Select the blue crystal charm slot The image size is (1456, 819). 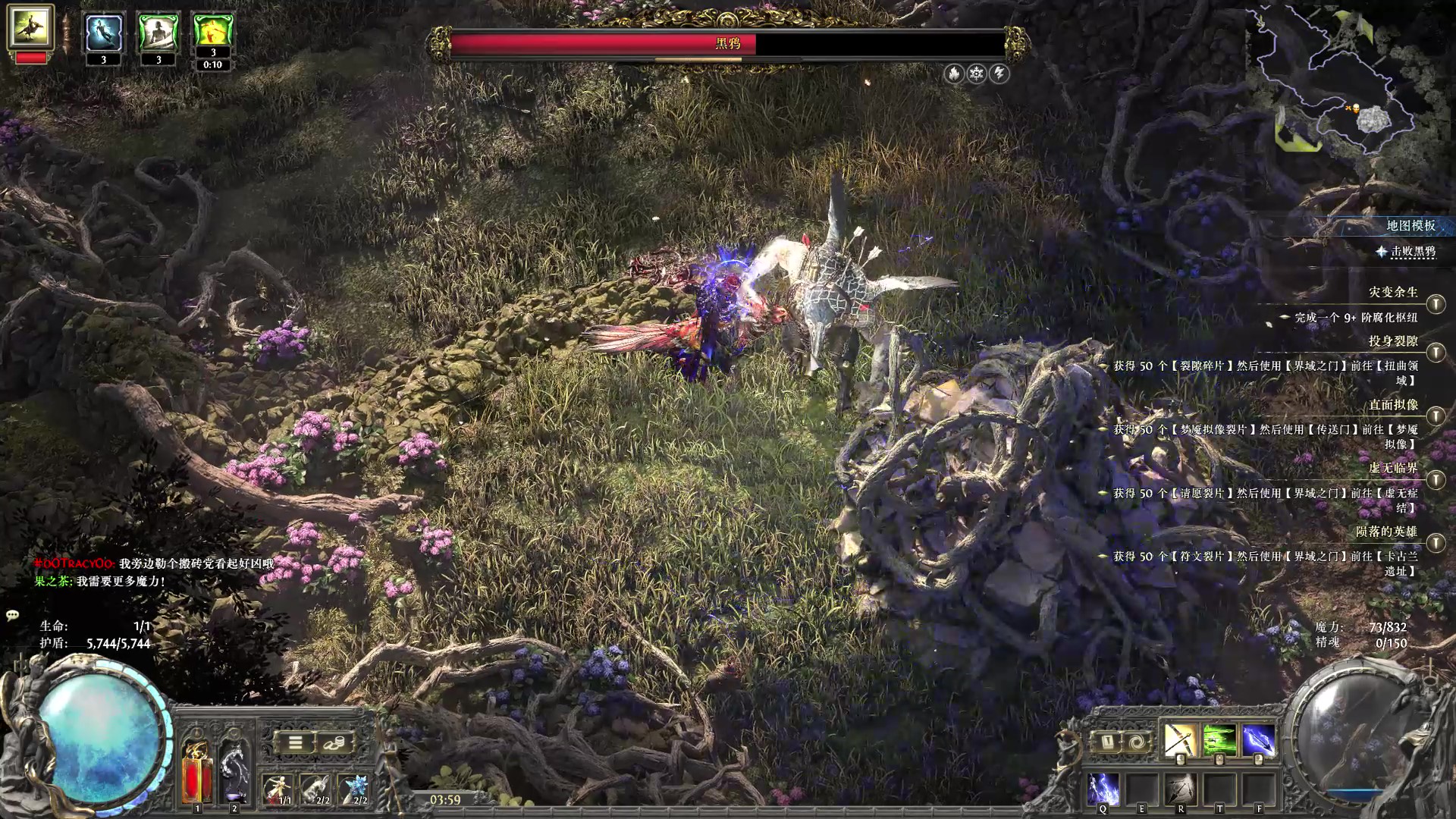pyautogui.click(x=354, y=789)
